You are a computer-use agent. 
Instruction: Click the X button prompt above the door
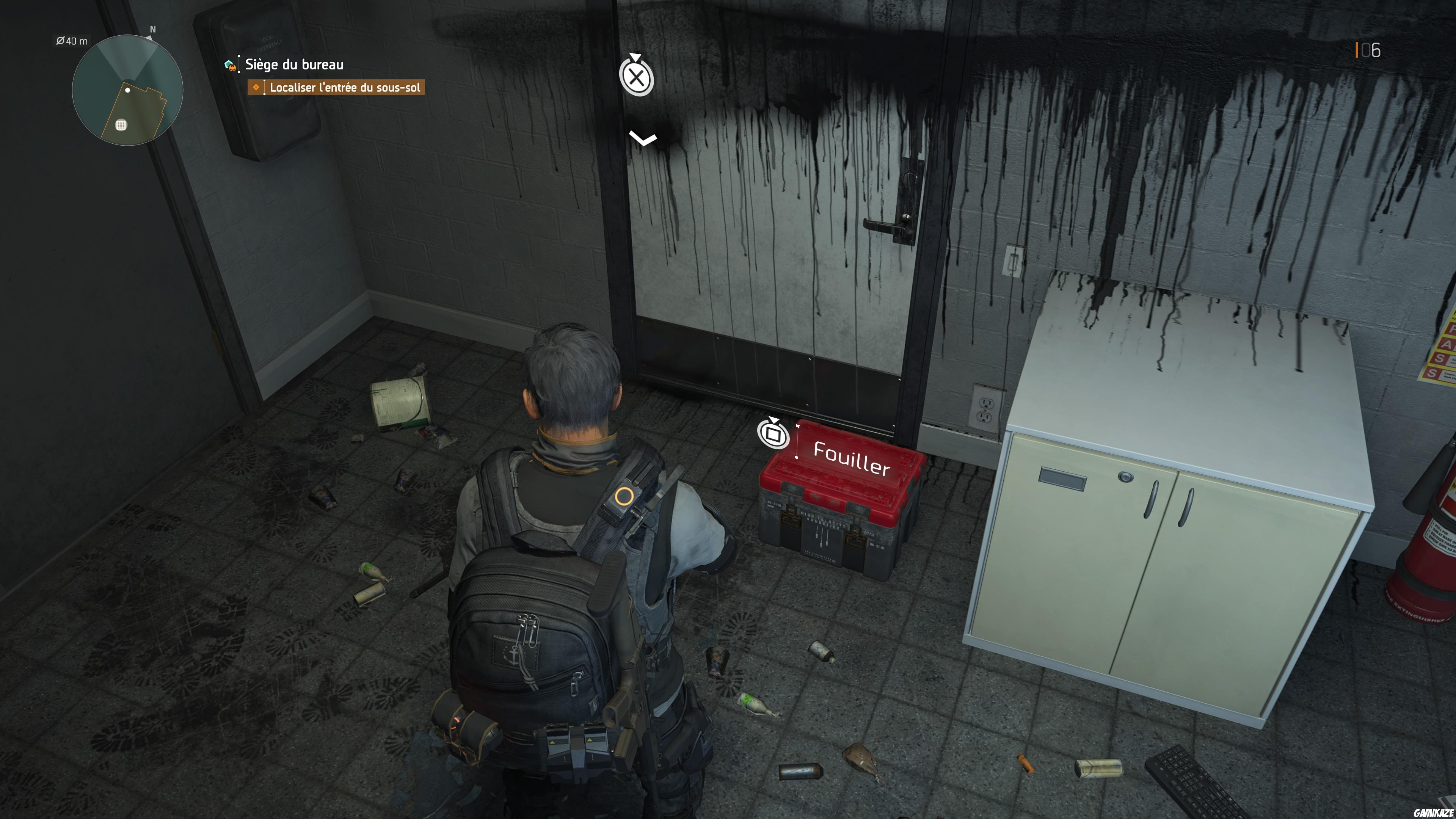[637, 78]
